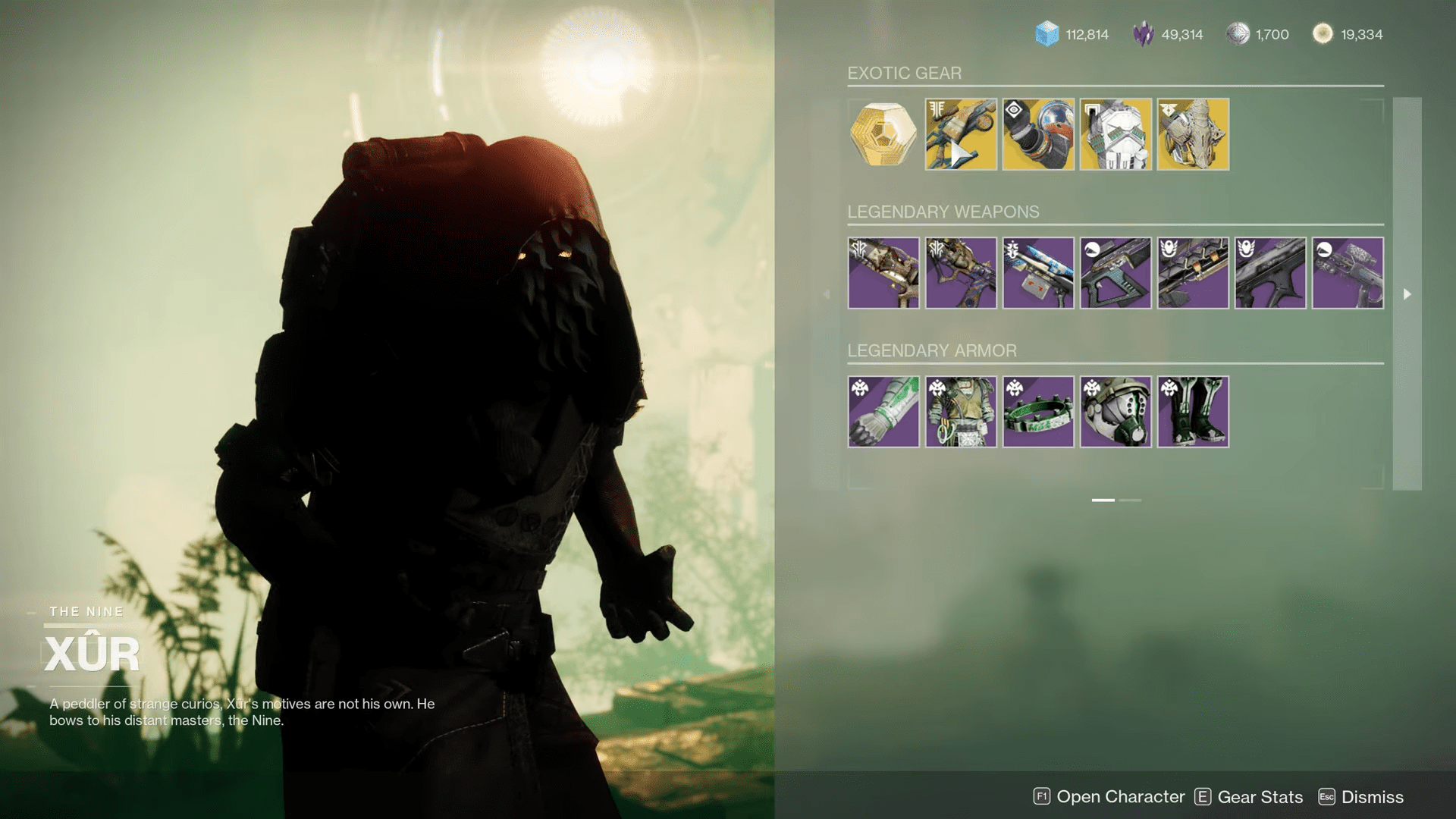Click the Glimmer currency icon
The image size is (1456, 819).
click(1046, 34)
